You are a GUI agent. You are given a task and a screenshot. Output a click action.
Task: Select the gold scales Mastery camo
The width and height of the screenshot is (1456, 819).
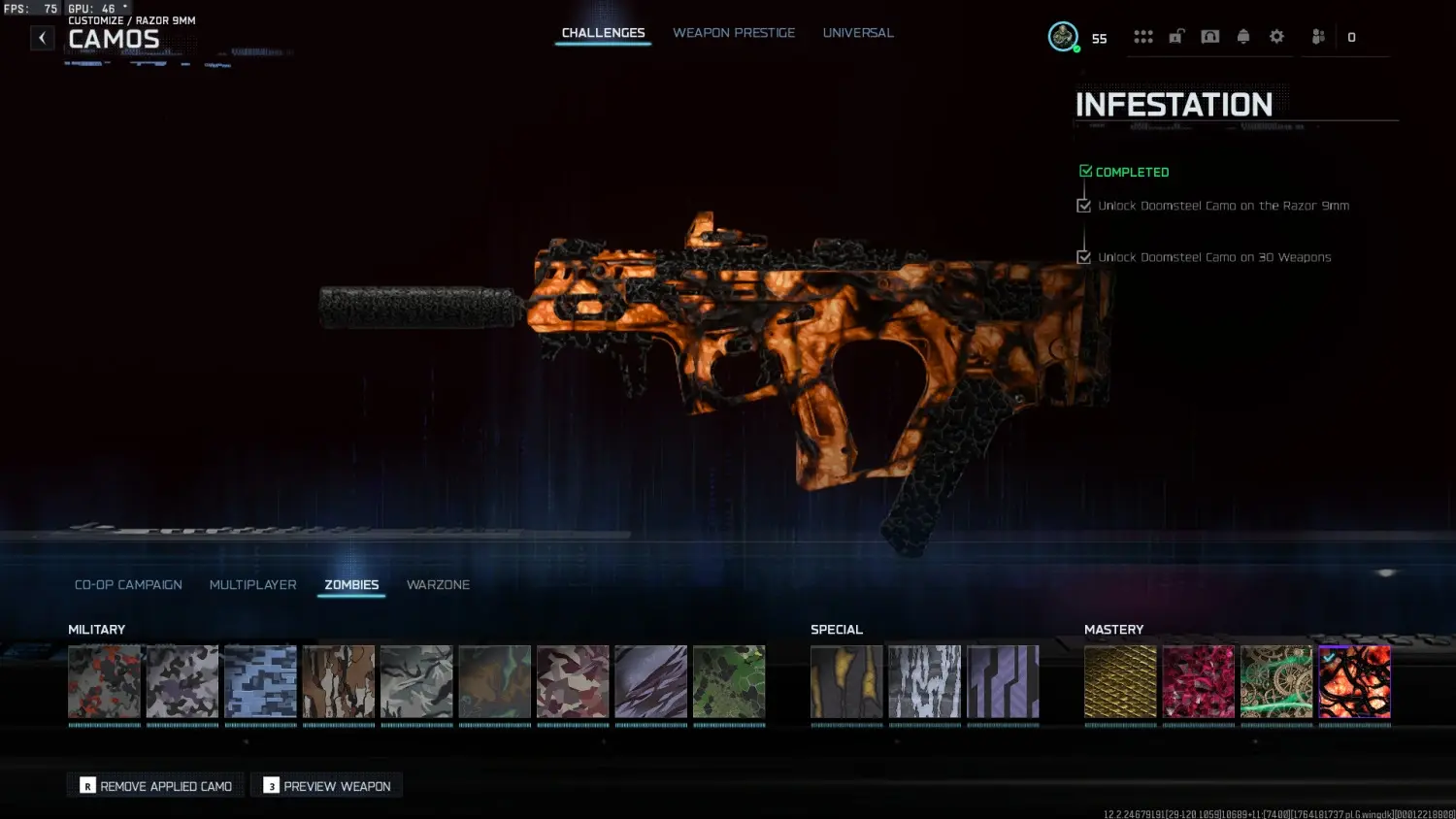click(x=1120, y=681)
